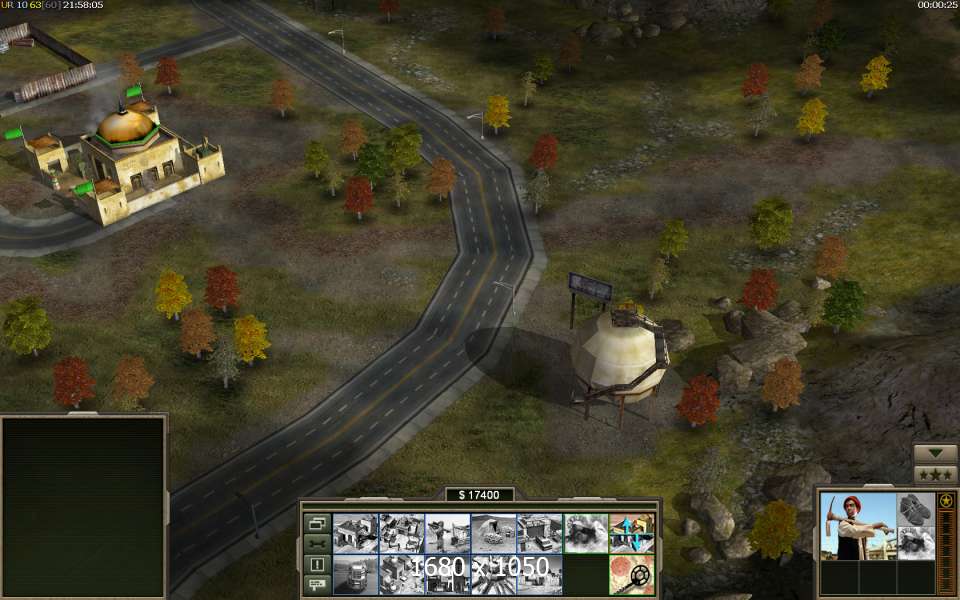Activate the metal detector icon
Image resolution: width=960 pixels, height=600 pixels.
click(x=632, y=575)
